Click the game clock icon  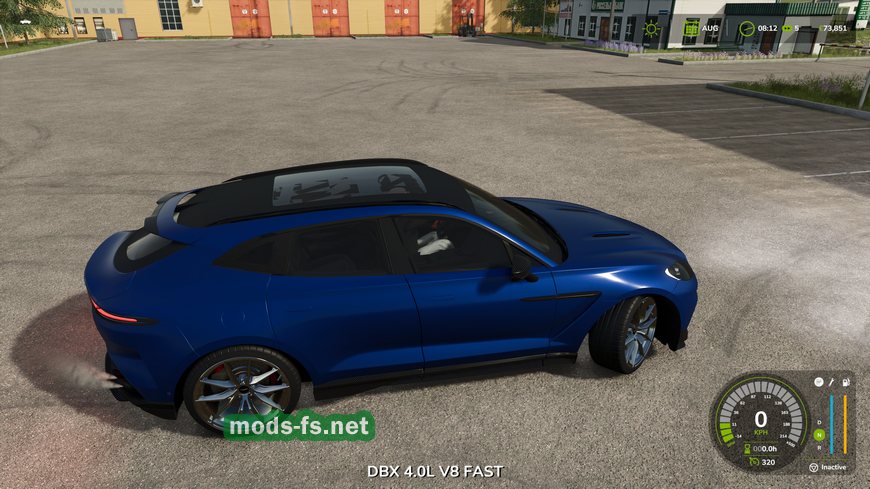coord(746,29)
